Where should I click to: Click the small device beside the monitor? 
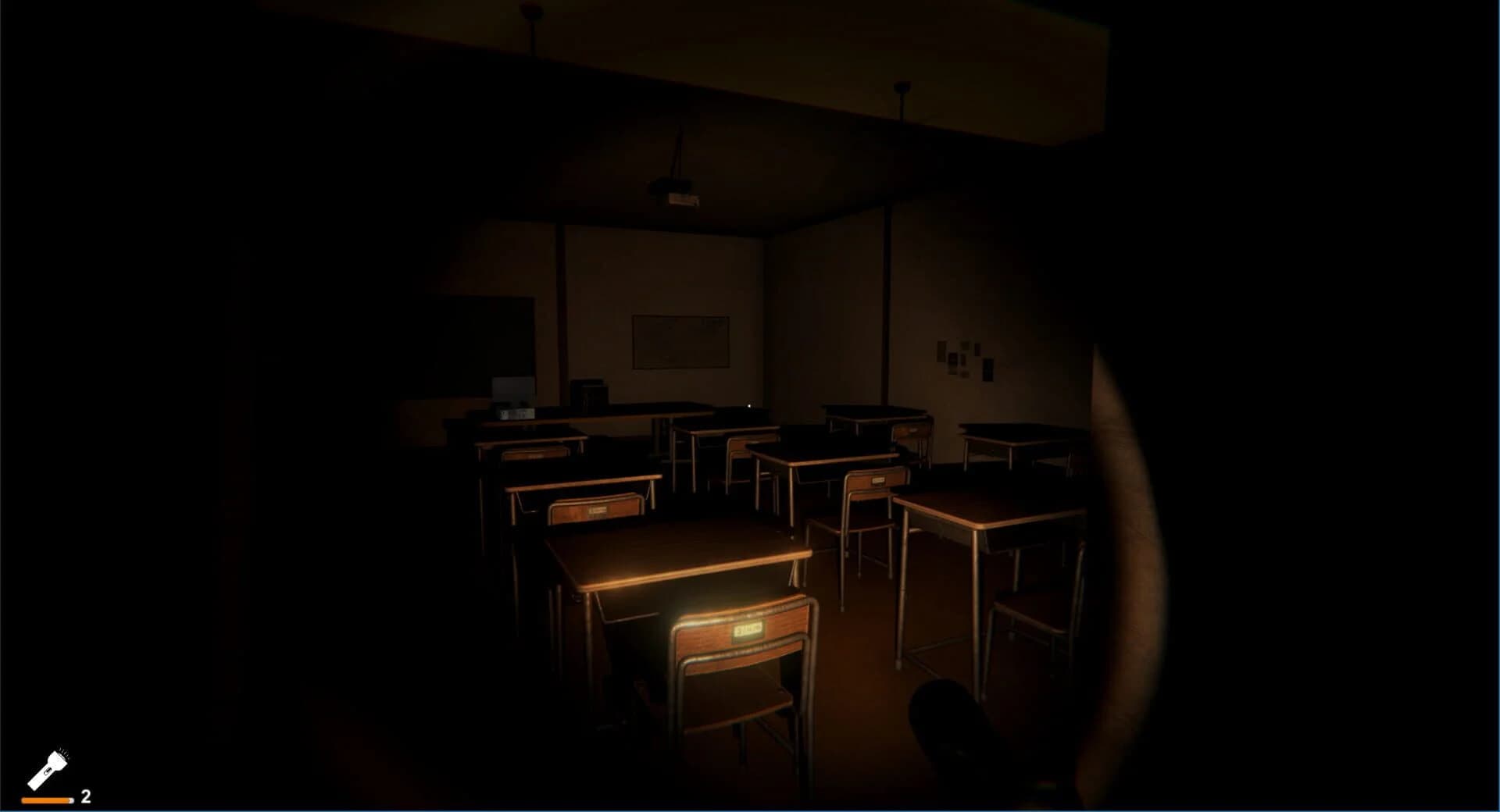tap(516, 413)
